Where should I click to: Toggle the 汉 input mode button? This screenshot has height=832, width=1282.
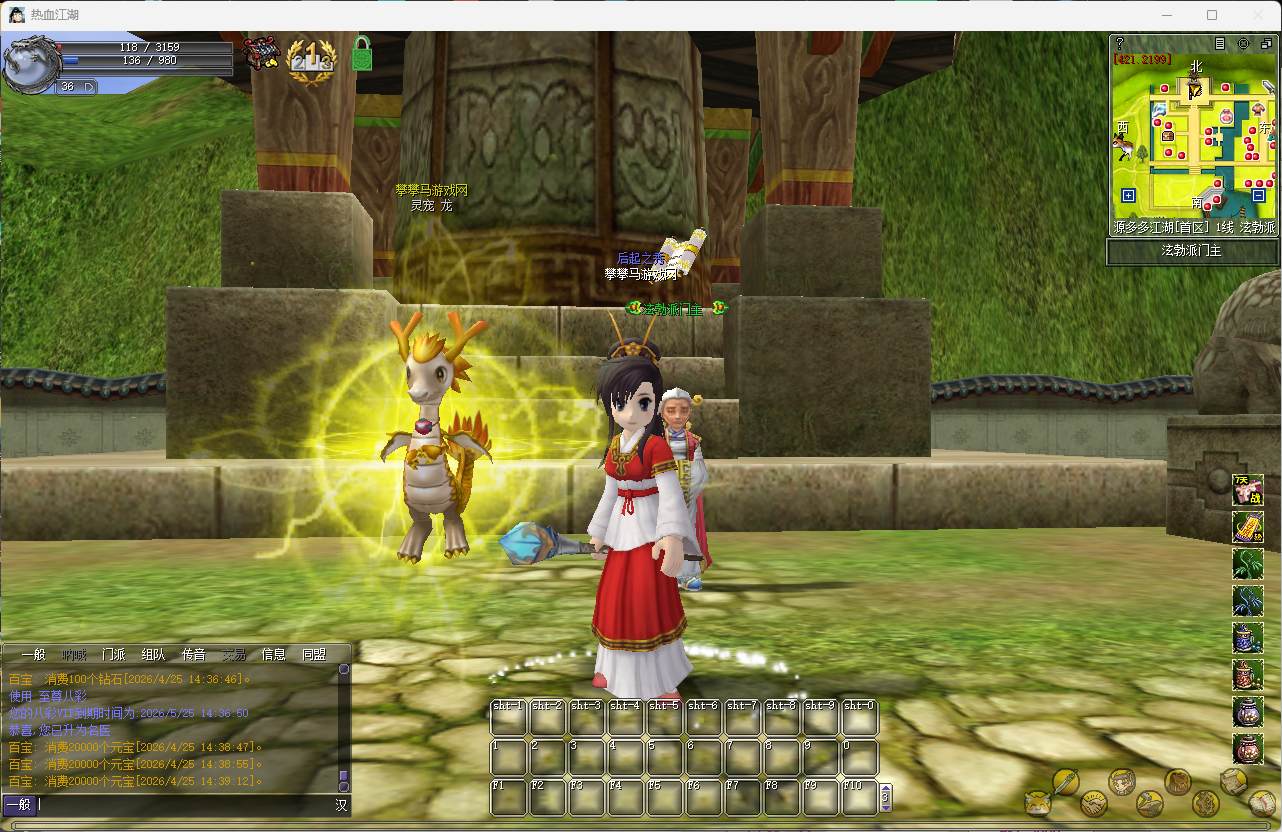(x=341, y=804)
